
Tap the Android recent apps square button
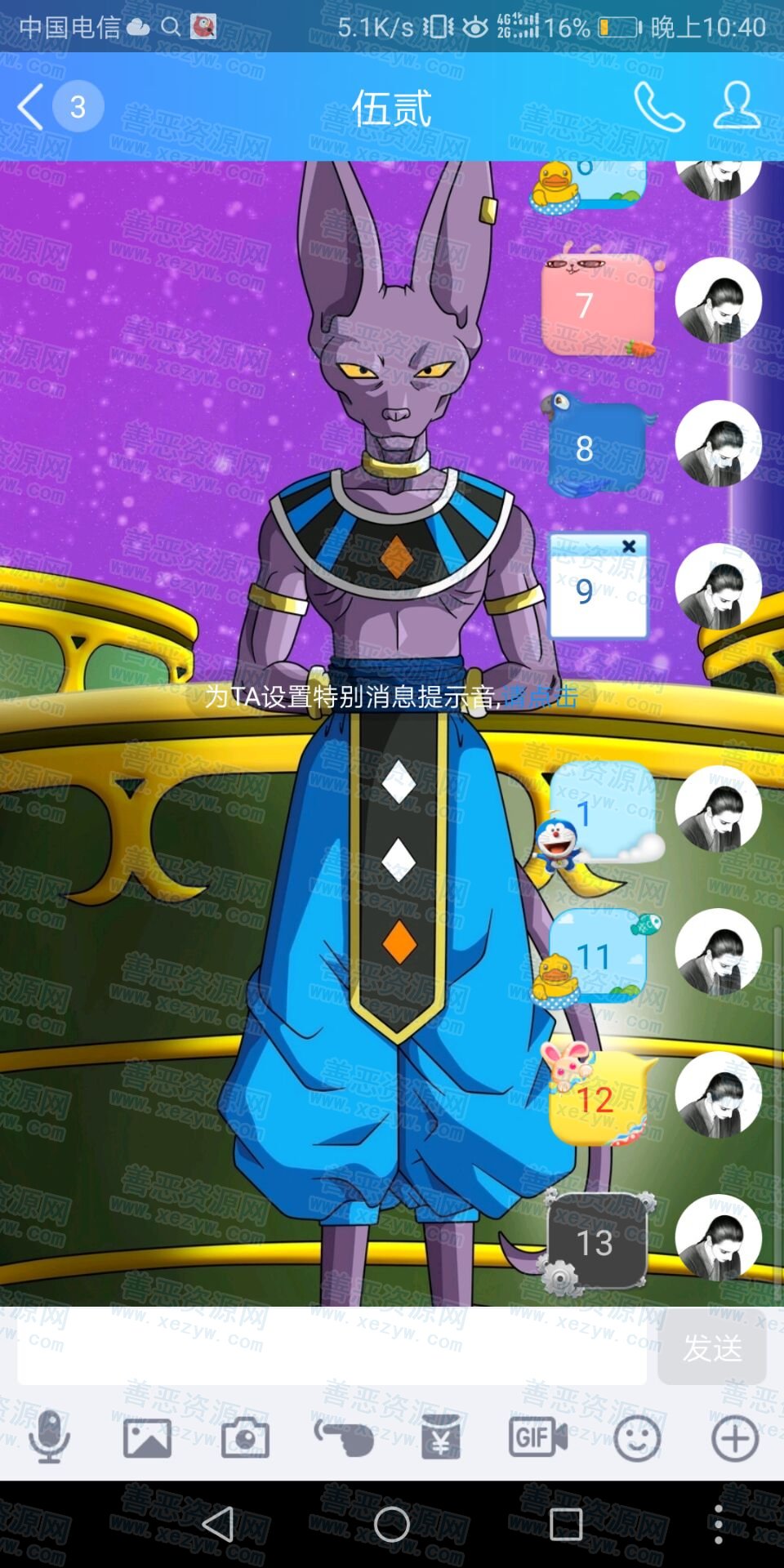tap(565, 1524)
